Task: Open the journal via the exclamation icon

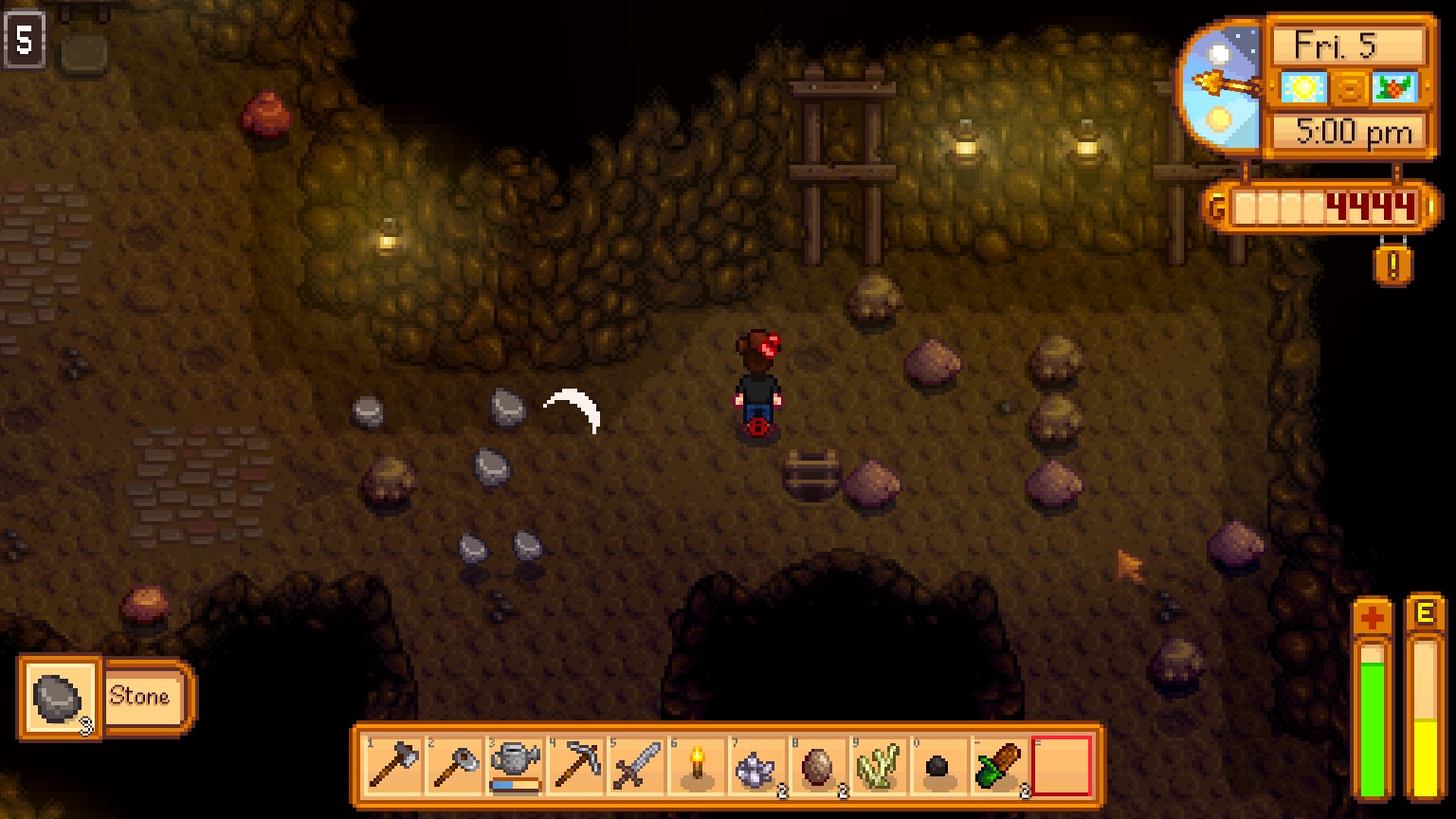Action: click(x=1392, y=264)
